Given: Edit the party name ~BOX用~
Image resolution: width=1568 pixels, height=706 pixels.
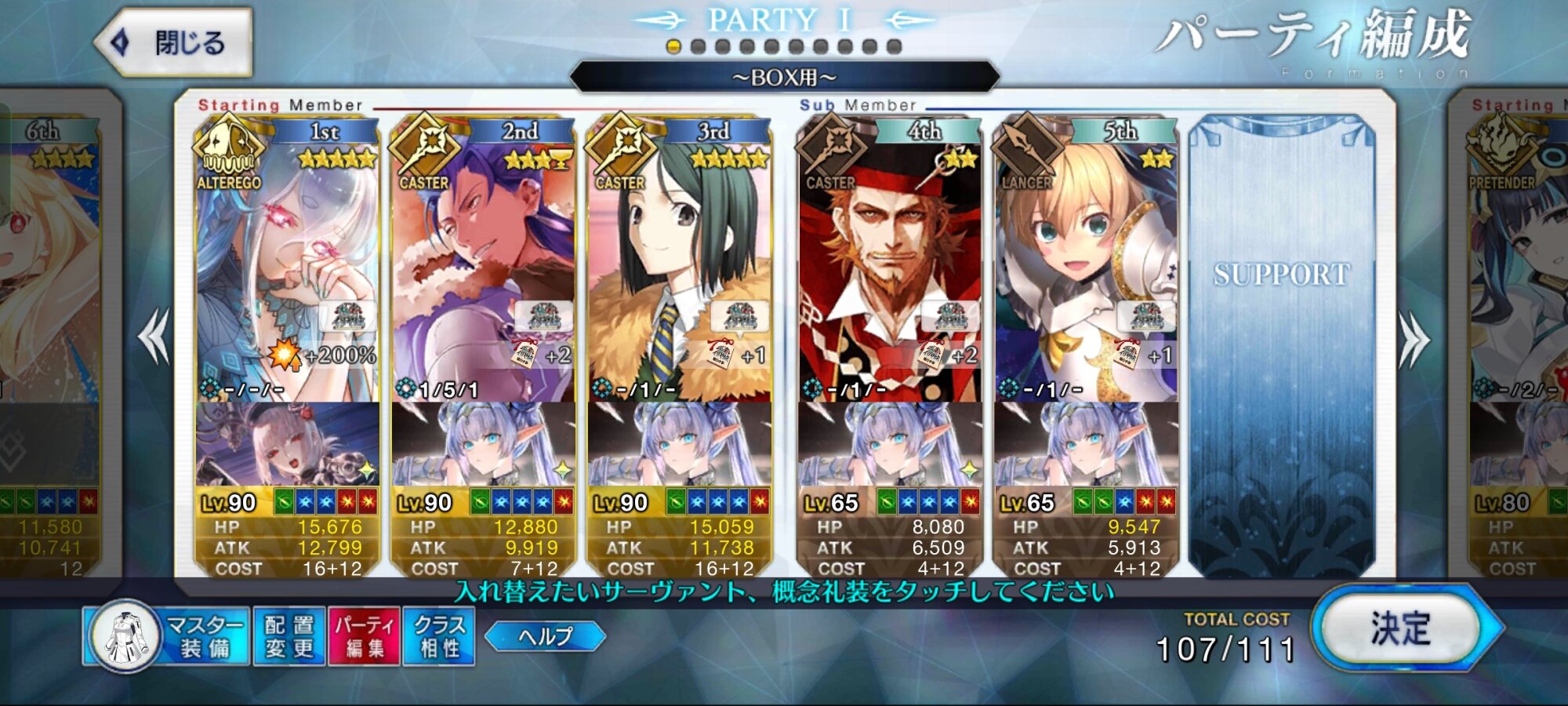Looking at the screenshot, I should tap(784, 78).
